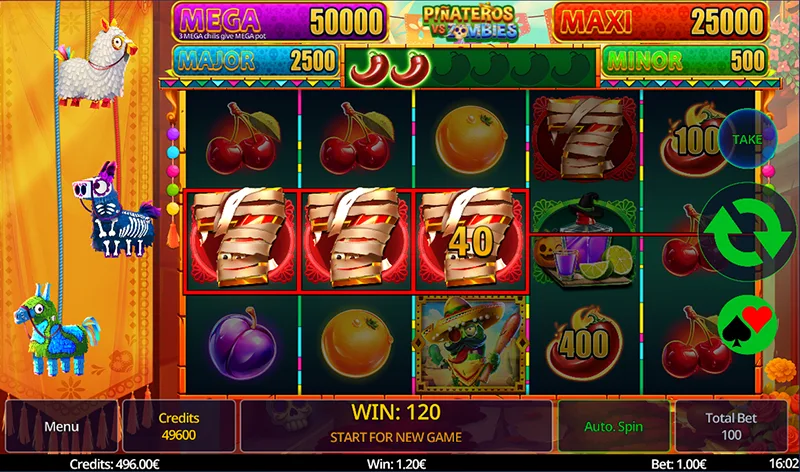Image resolution: width=800 pixels, height=472 pixels.
Task: Open the card gamble feature button
Action: coord(747,320)
